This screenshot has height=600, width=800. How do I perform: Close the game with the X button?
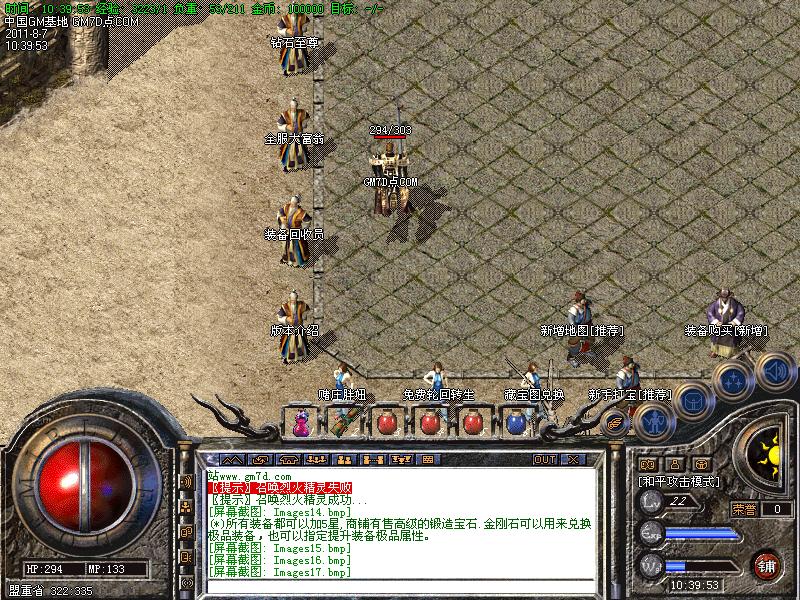pyautogui.click(x=574, y=459)
